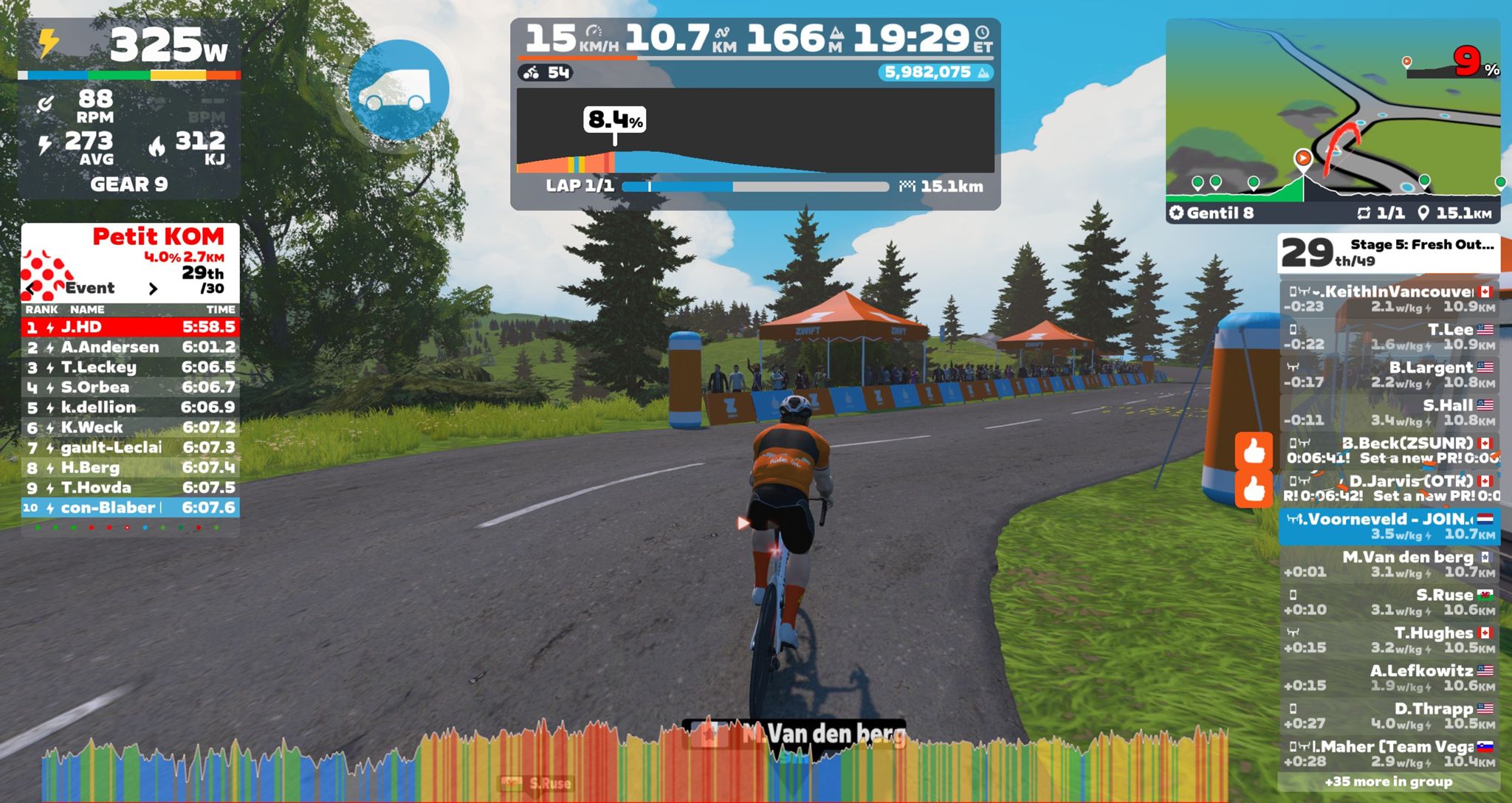Select T.Lee in the riders list
This screenshot has height=803, width=1512.
tap(1389, 337)
